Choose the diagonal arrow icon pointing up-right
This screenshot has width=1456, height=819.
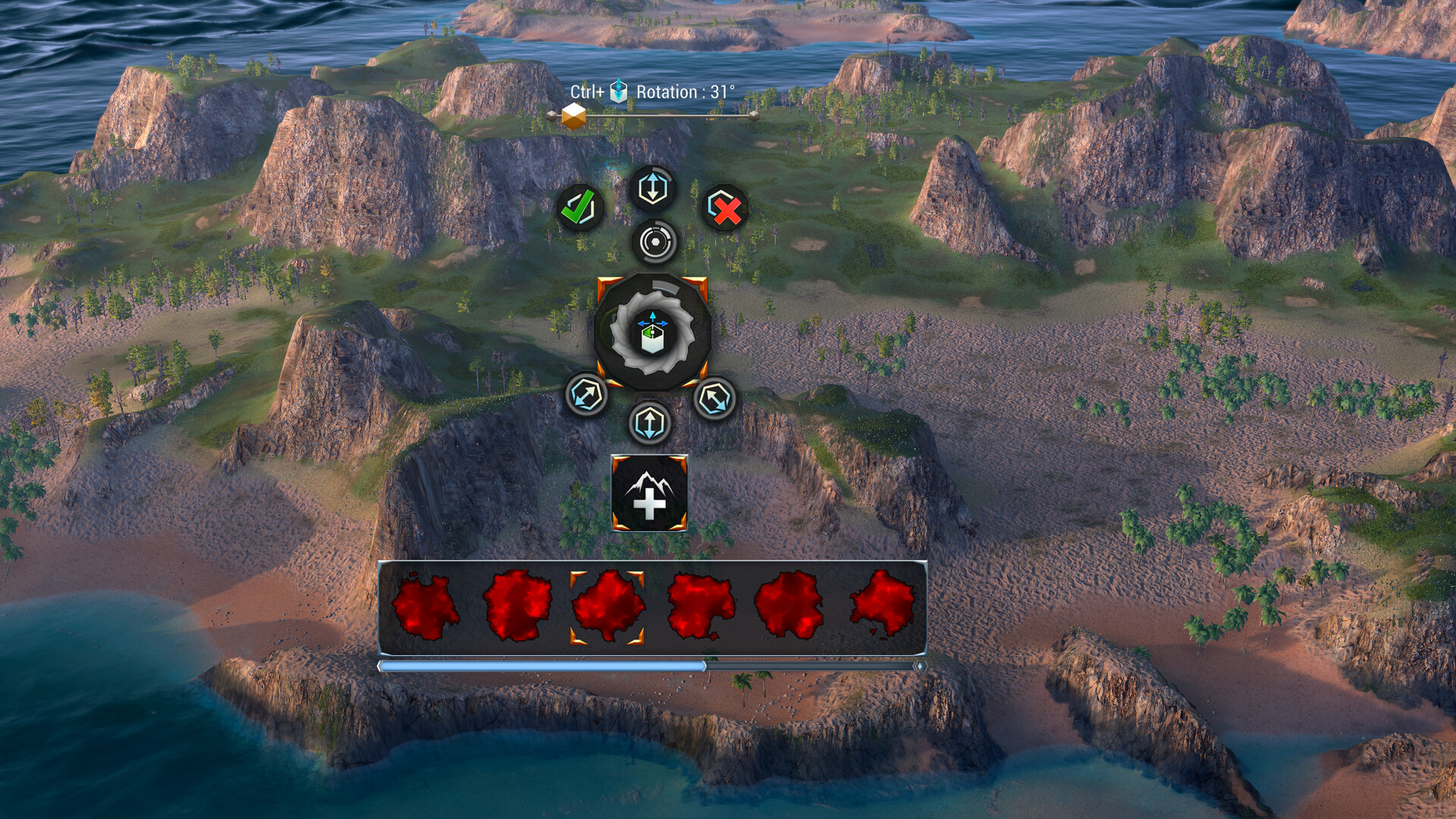[x=587, y=394]
